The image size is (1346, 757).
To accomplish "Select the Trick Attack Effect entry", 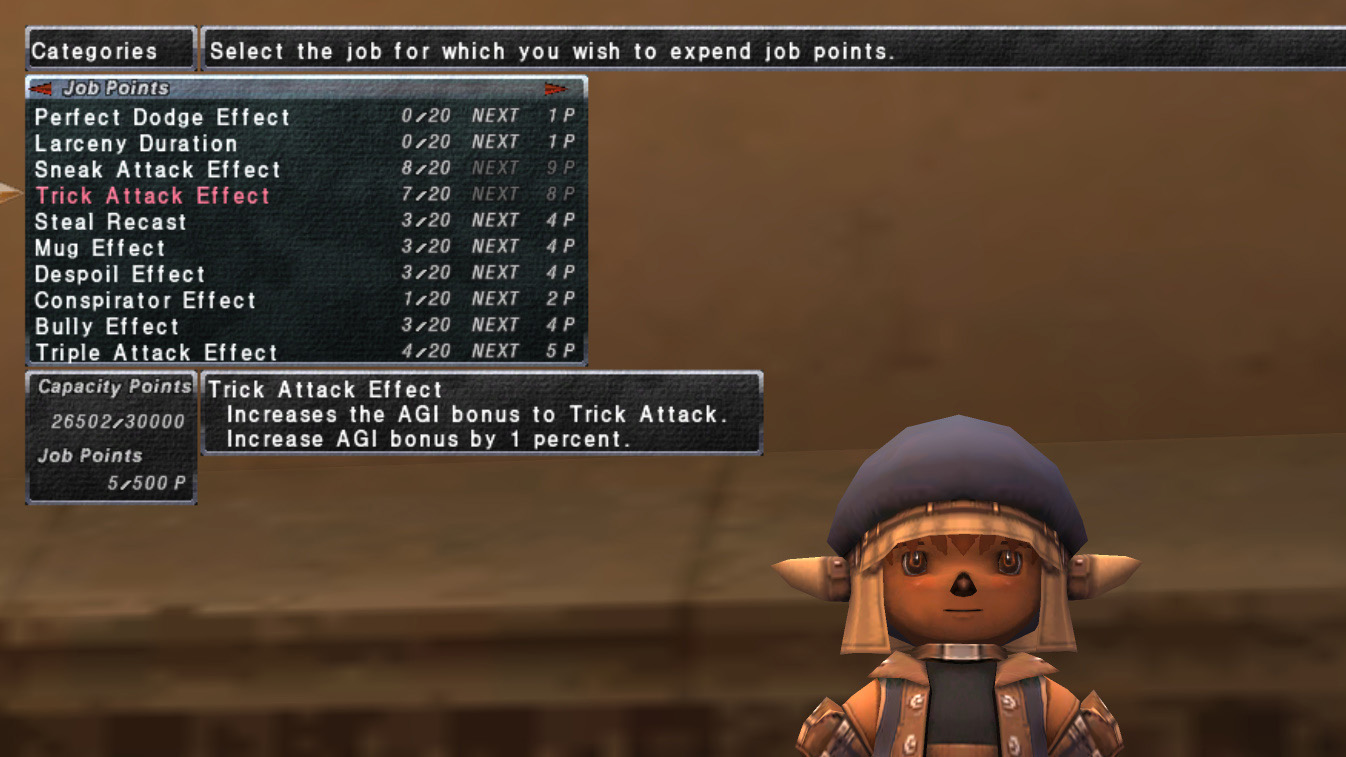I will (x=152, y=195).
